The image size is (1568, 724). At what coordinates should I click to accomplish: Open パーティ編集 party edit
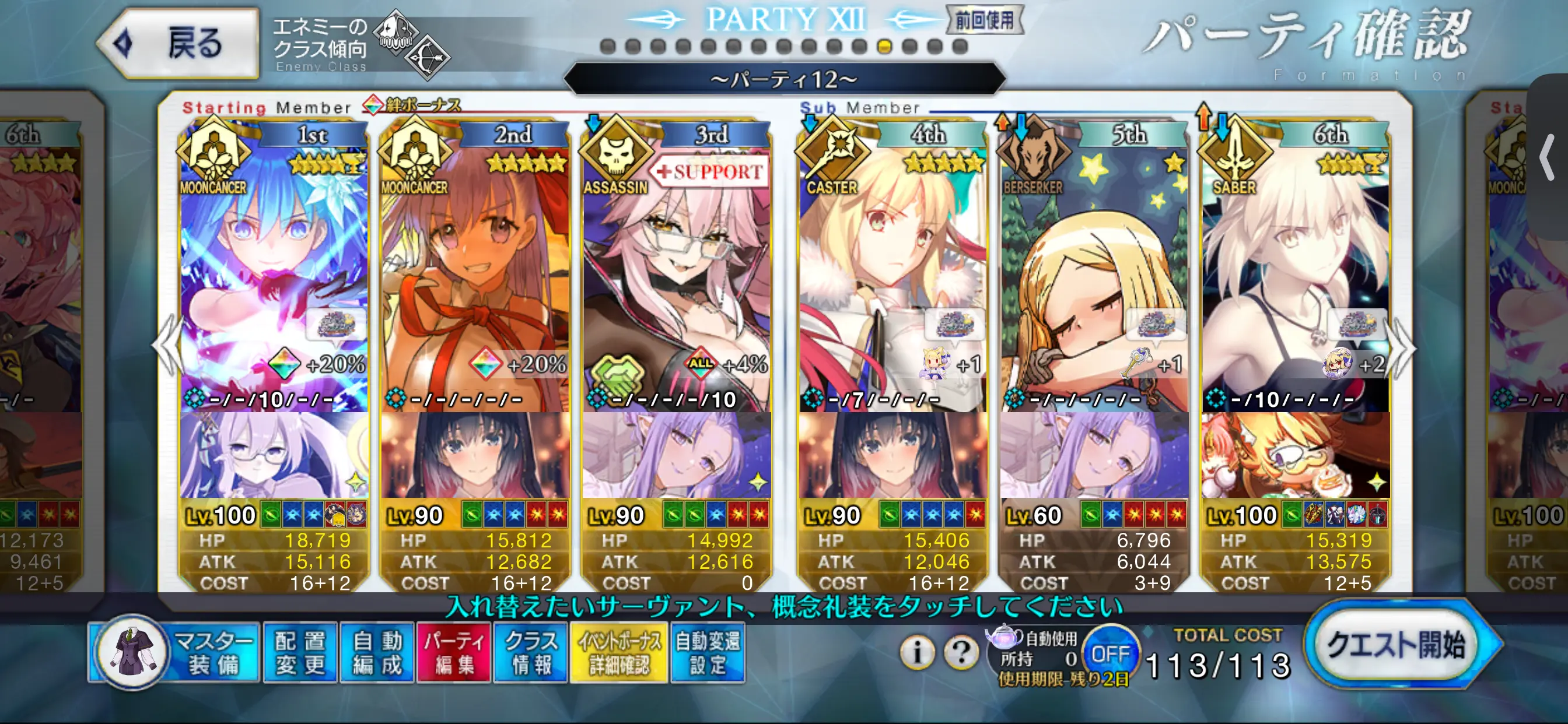pos(453,653)
